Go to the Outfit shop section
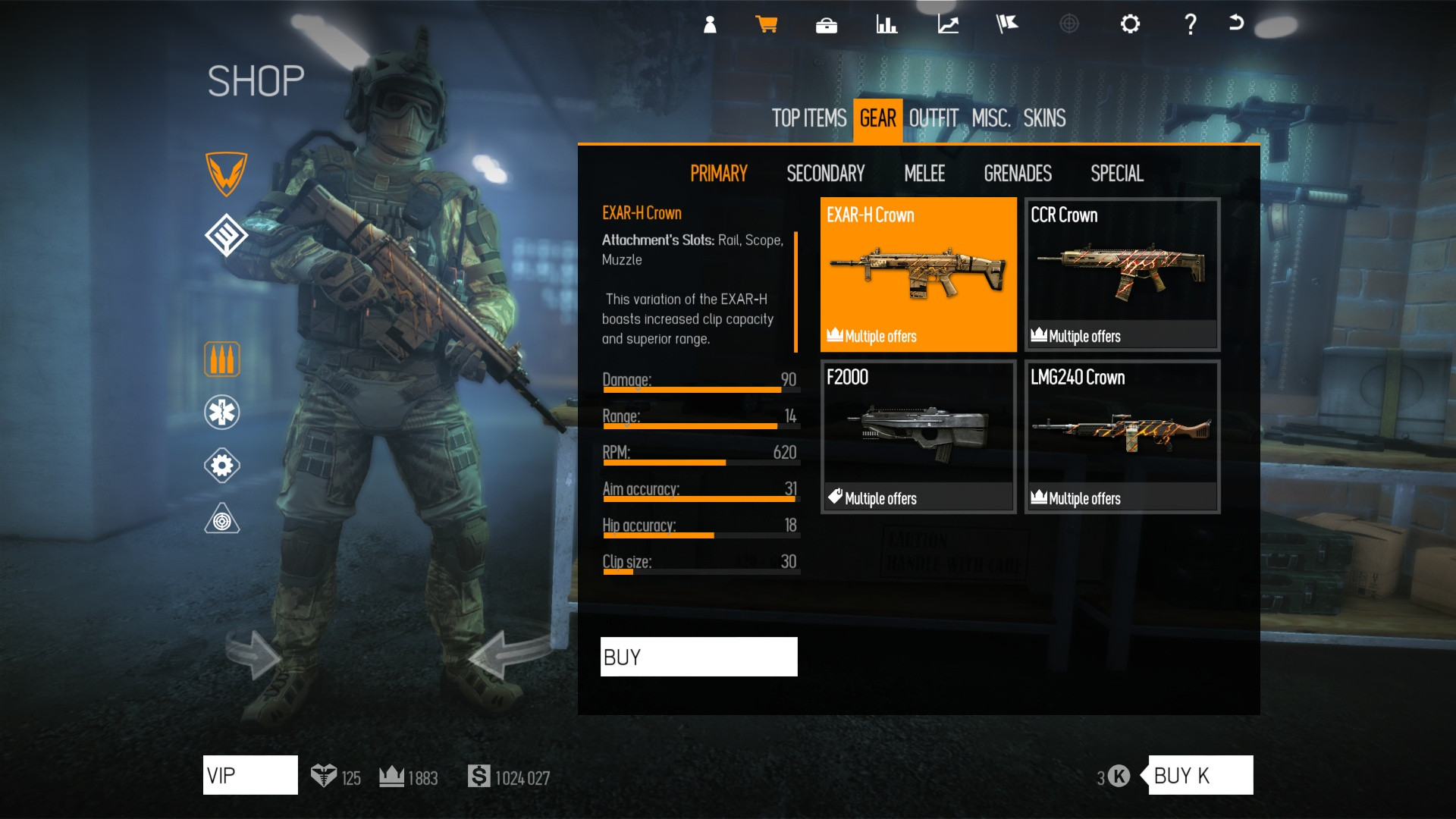1456x819 pixels. point(934,118)
